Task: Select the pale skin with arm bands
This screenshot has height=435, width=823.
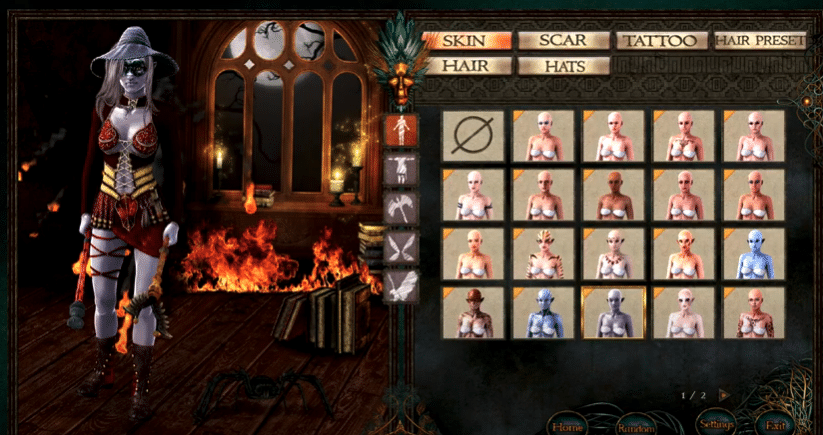Action: click(473, 194)
